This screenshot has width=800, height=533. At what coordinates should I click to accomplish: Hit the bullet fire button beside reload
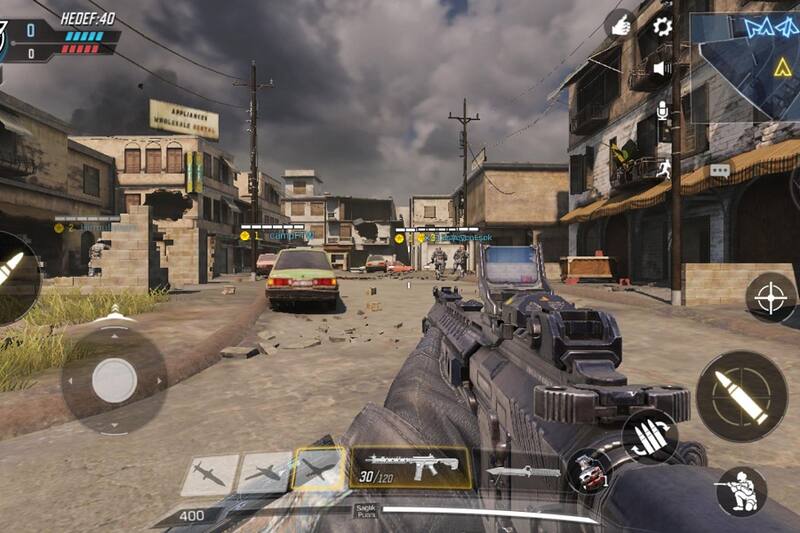[x=741, y=397]
